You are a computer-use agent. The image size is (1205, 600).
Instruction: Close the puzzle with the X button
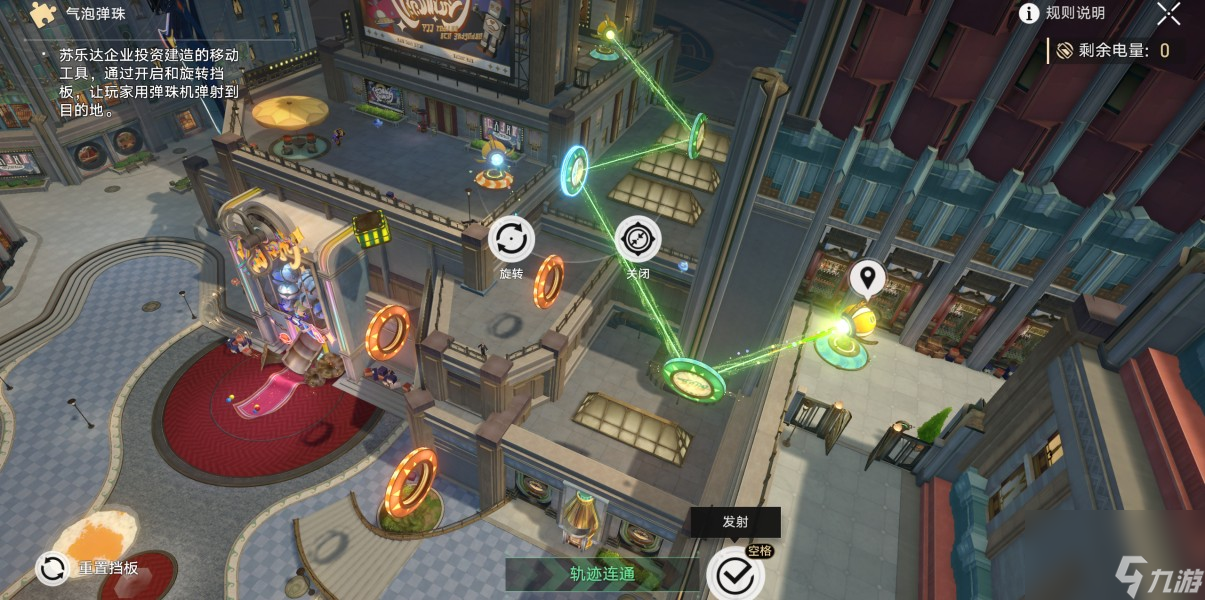point(1168,13)
